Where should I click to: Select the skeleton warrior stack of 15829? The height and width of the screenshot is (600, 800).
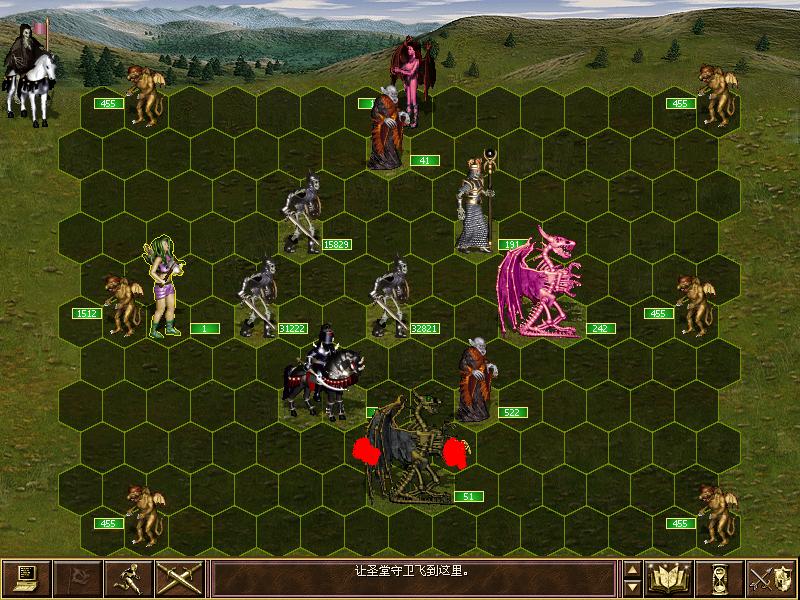[301, 212]
